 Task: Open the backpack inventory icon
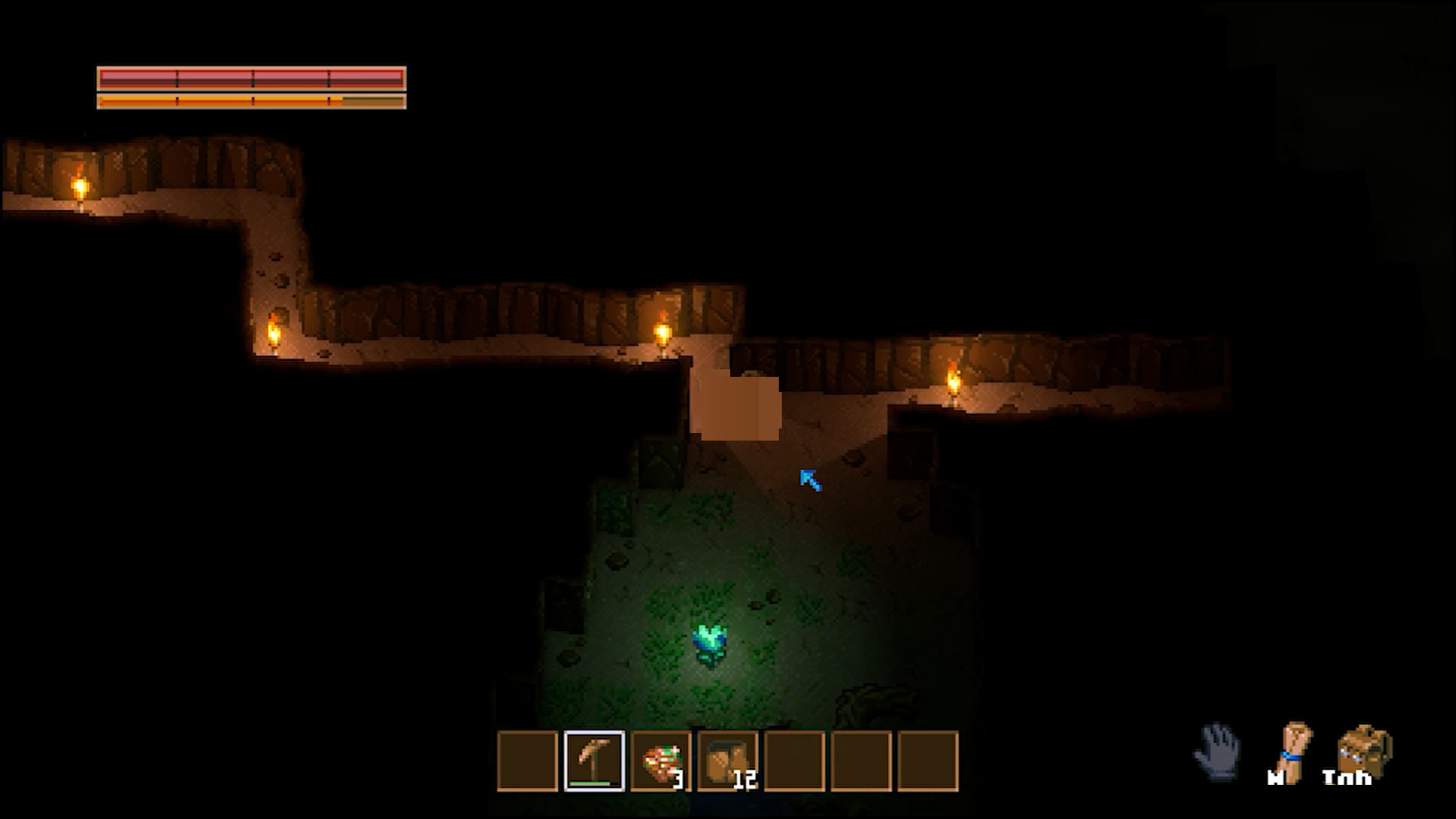tap(1363, 752)
